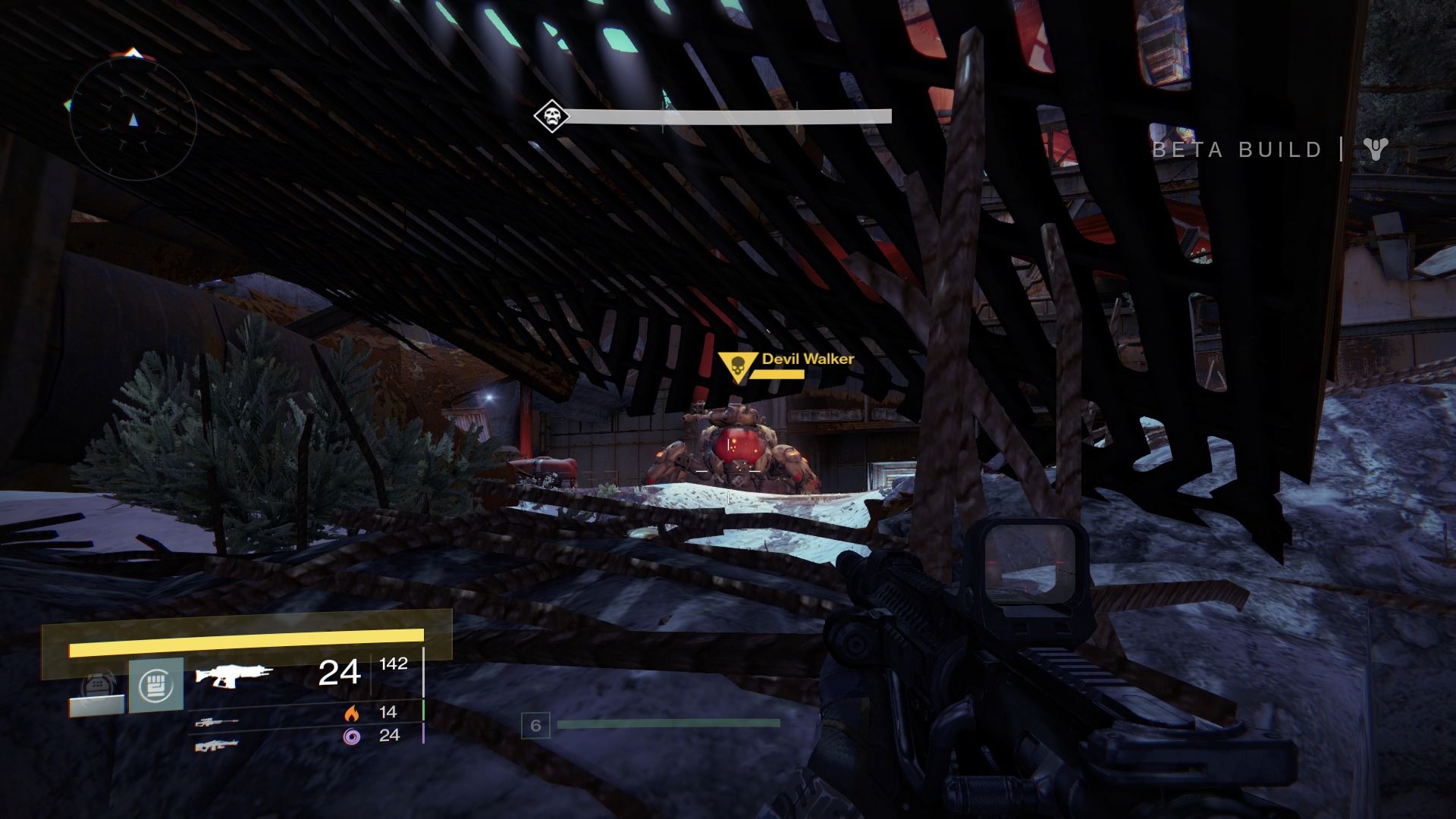Image resolution: width=1456 pixels, height=819 pixels.
Task: Click the BETA BUILD text label
Action: tap(1236, 149)
